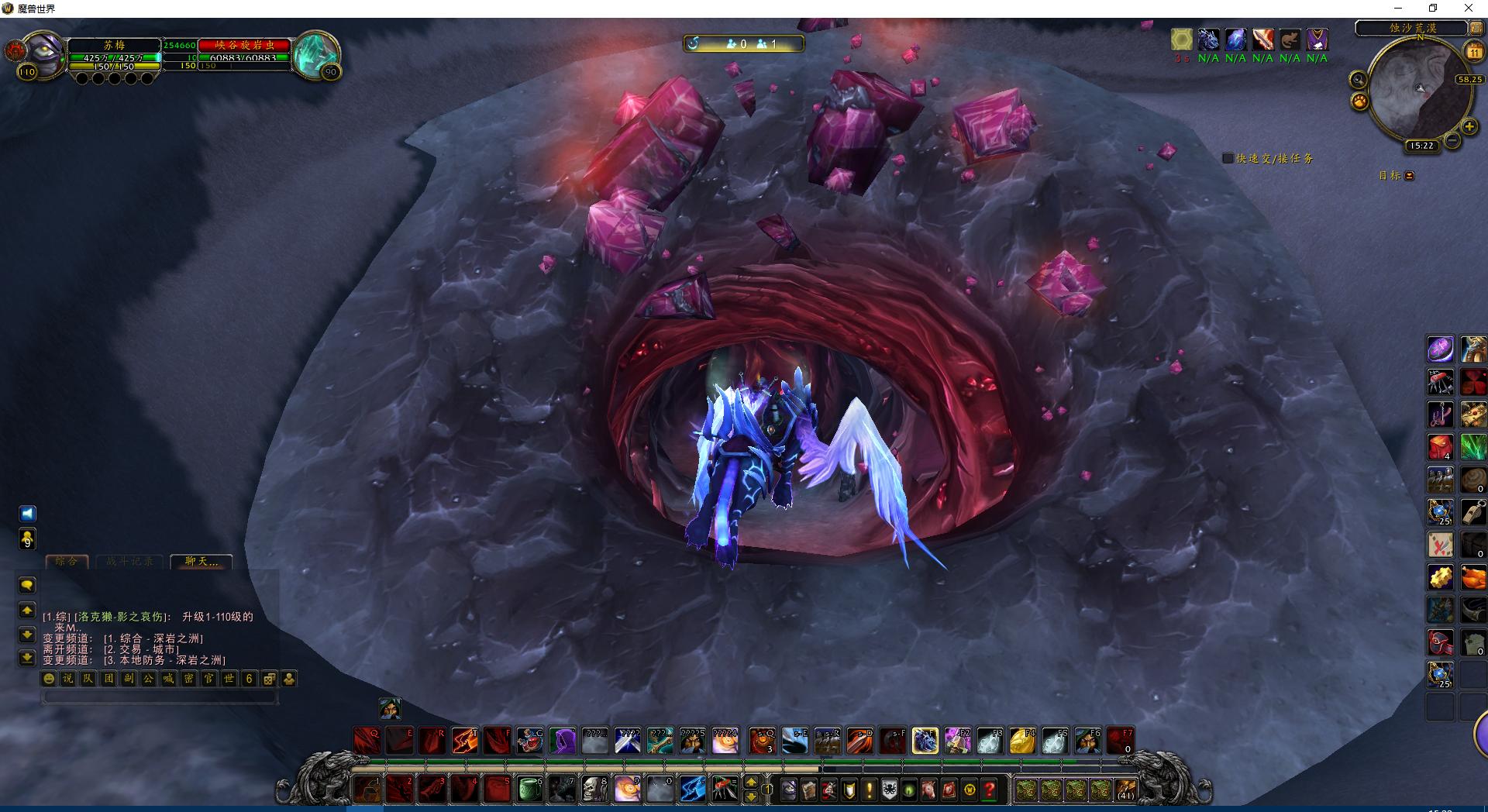Click the minimap zoom-out minus button
Viewport: 1488px width, 812px height.
coord(1452,141)
